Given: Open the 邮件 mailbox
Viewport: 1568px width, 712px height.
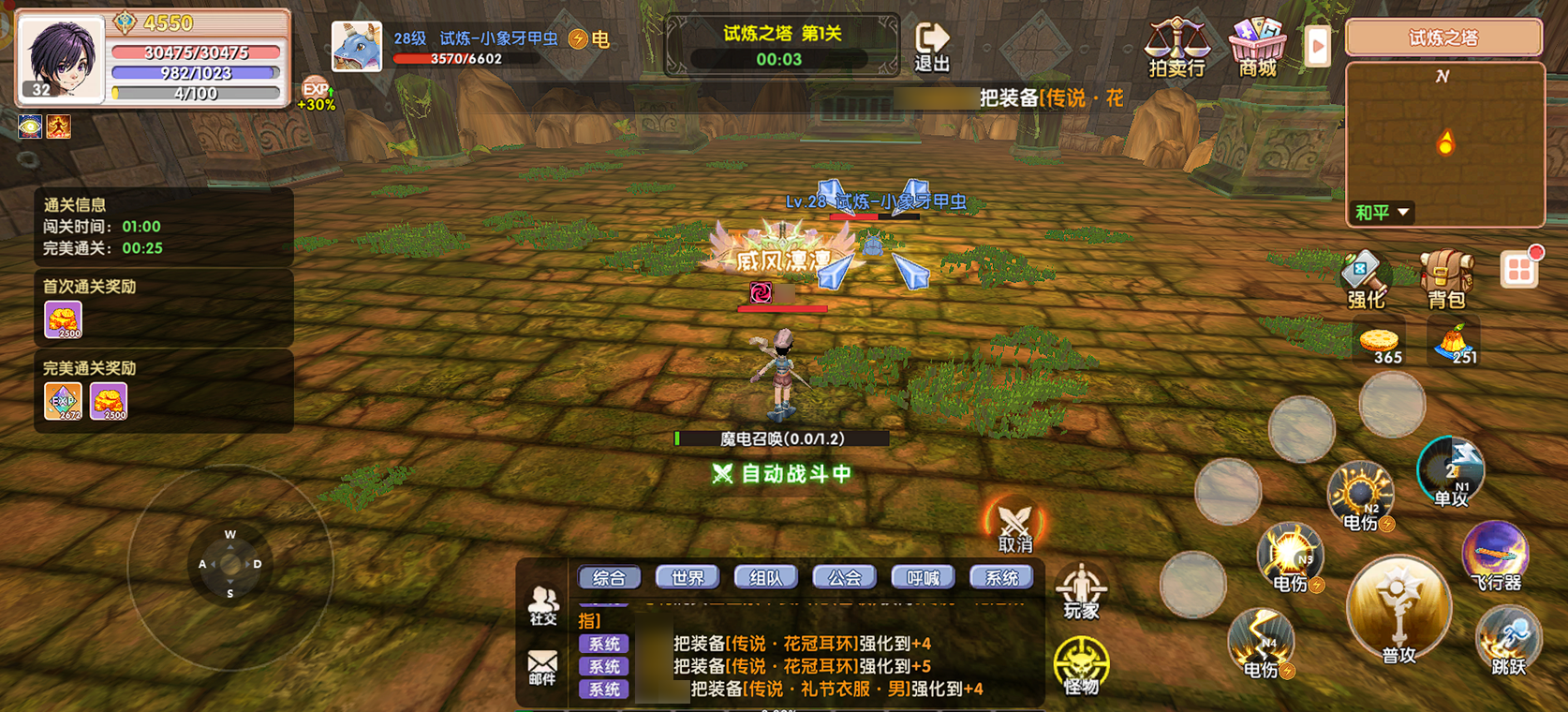Looking at the screenshot, I should pos(542,667).
